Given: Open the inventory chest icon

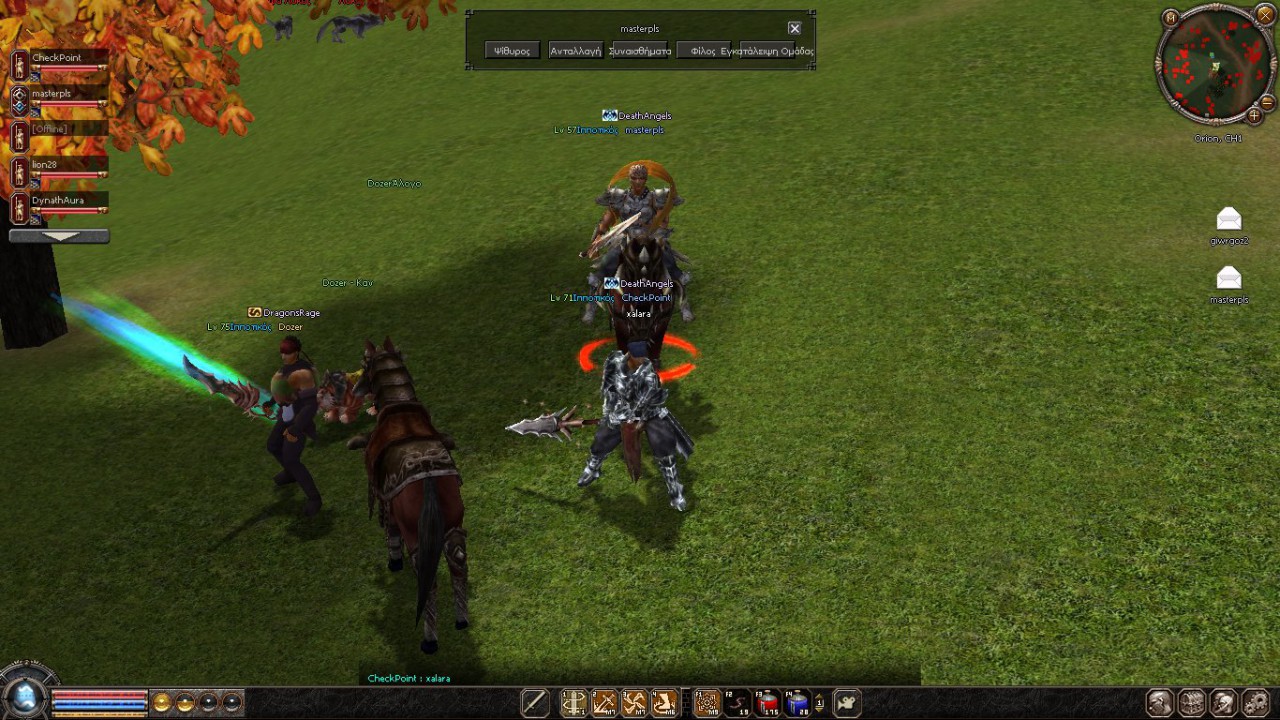Looking at the screenshot, I should 1192,703.
